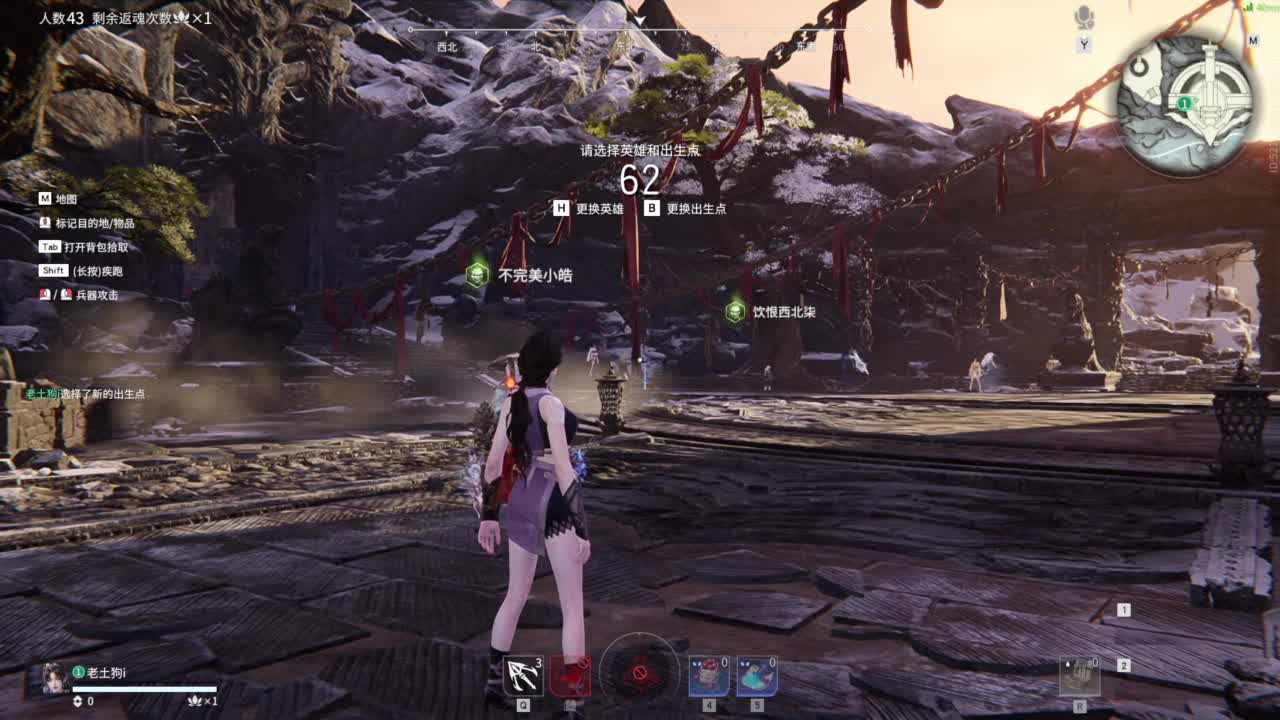
Task: Select teammate marker 不完美小皓
Action: pos(478,275)
